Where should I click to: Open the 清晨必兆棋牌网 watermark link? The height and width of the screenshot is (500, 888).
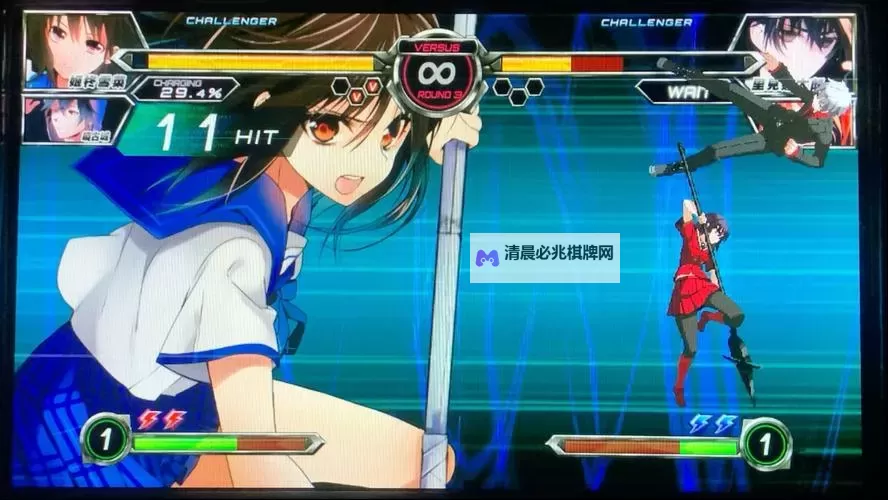[545, 258]
